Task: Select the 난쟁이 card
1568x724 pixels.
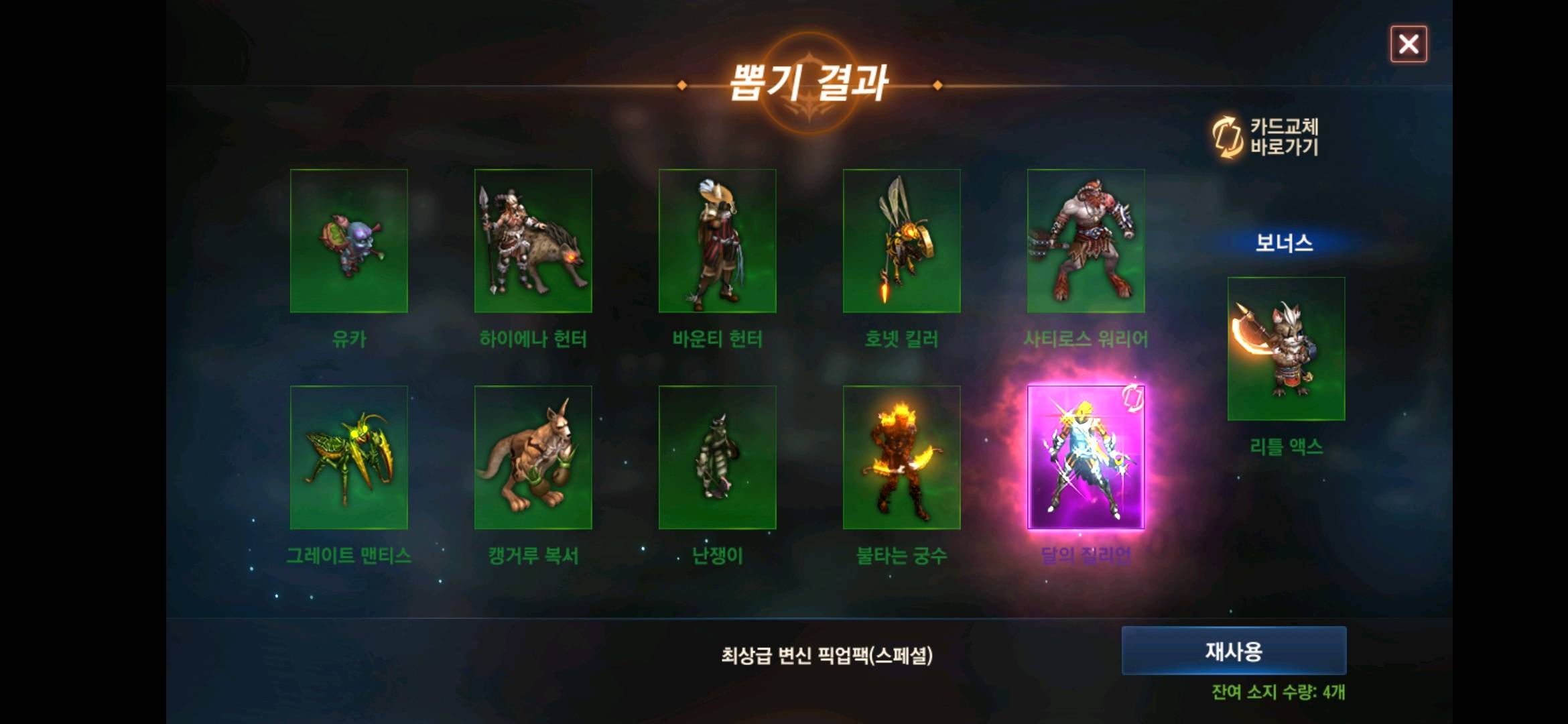Action: pyautogui.click(x=717, y=456)
